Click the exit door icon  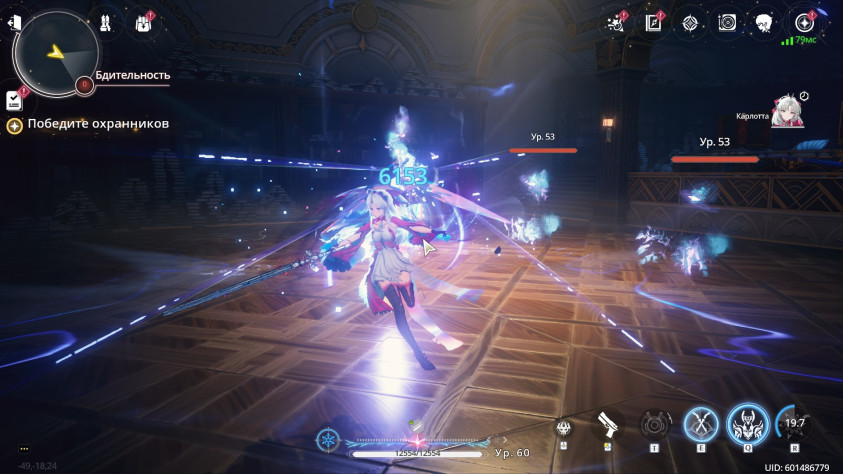click(x=15, y=22)
